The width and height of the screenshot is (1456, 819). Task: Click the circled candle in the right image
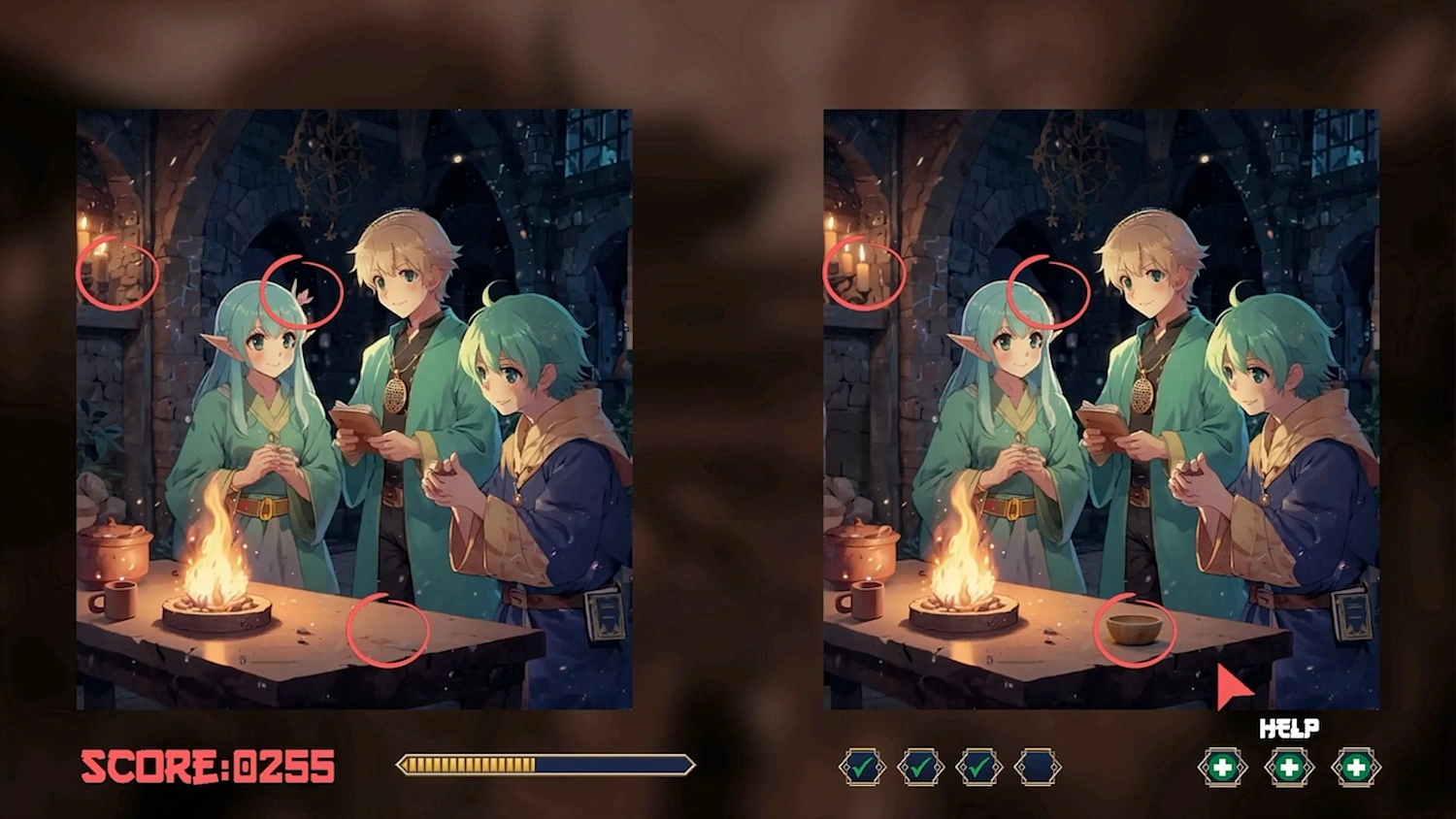(x=864, y=276)
